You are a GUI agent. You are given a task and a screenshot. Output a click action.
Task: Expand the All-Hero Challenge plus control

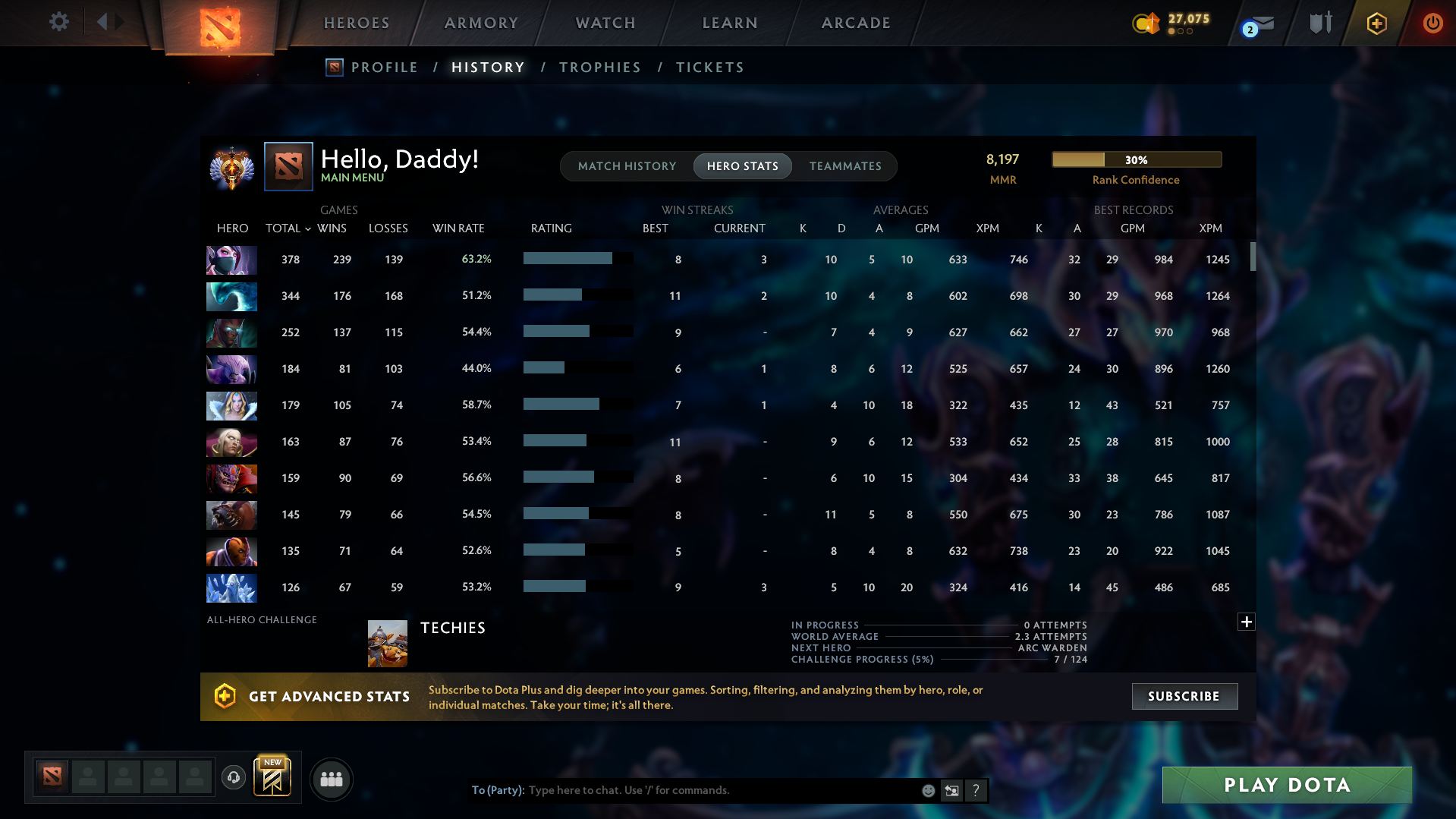[1247, 622]
